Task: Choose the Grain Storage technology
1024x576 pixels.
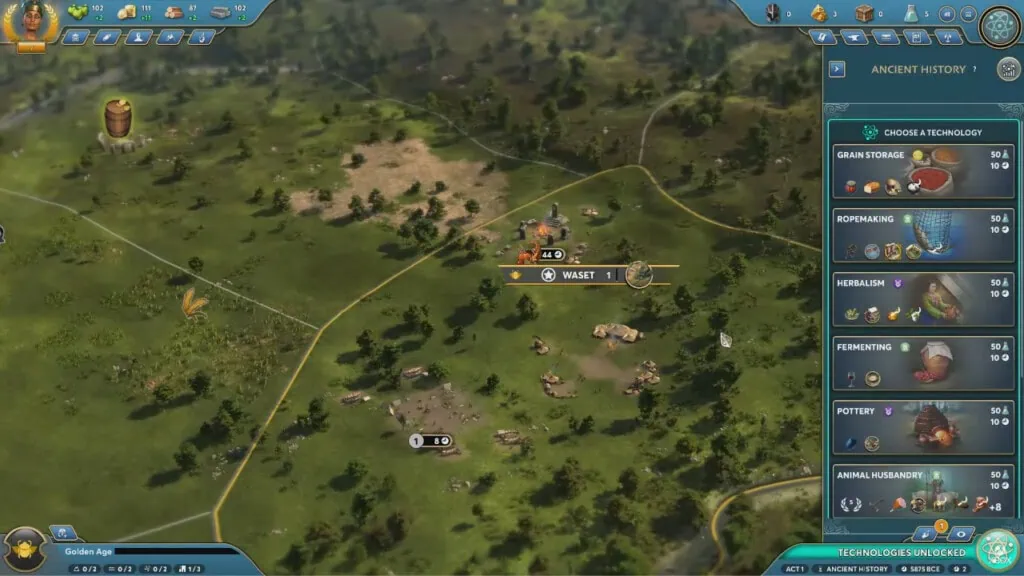Action: 923,171
